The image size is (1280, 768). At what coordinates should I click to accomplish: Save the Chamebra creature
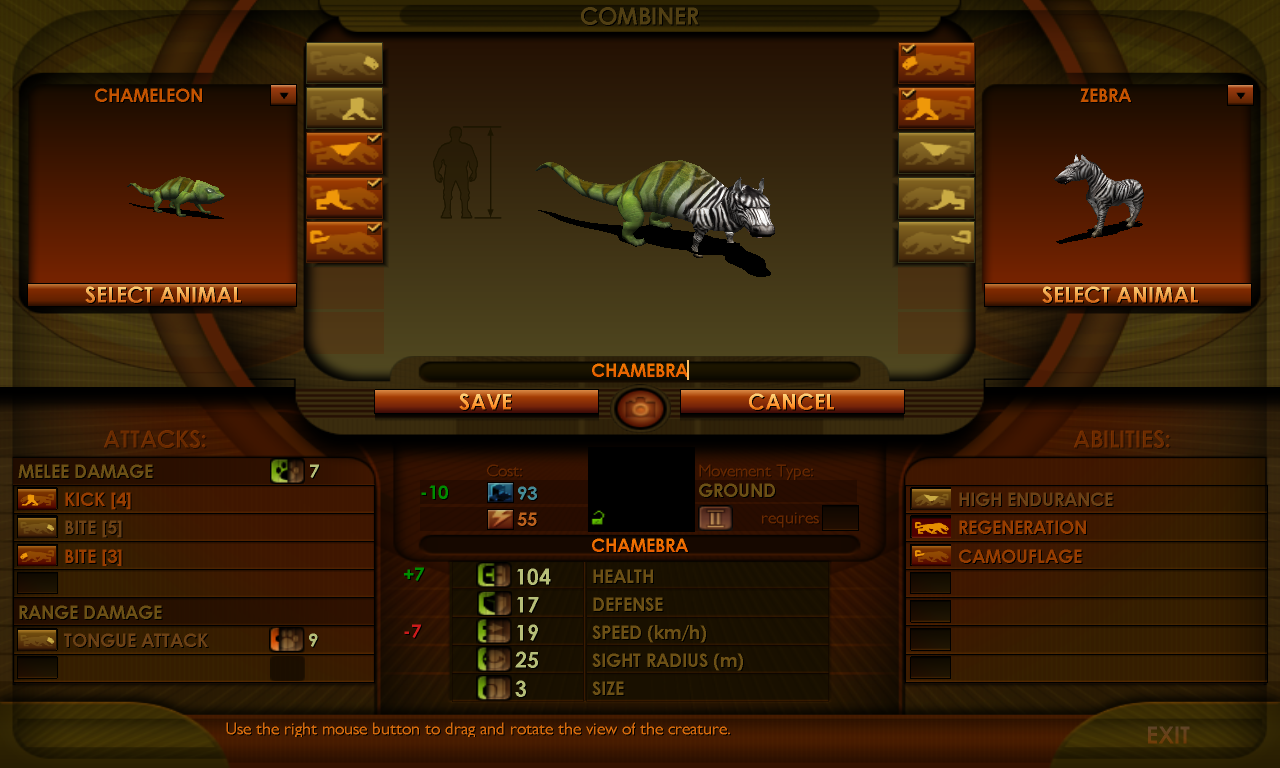[486, 402]
